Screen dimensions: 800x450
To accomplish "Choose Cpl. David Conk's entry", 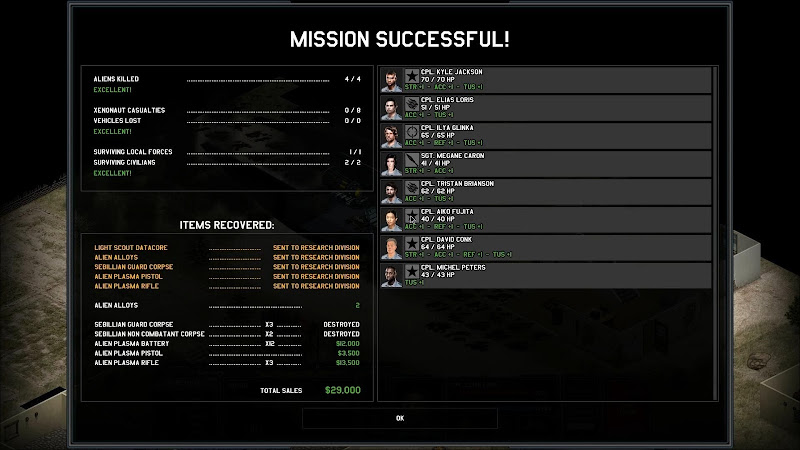I will [x=545, y=248].
